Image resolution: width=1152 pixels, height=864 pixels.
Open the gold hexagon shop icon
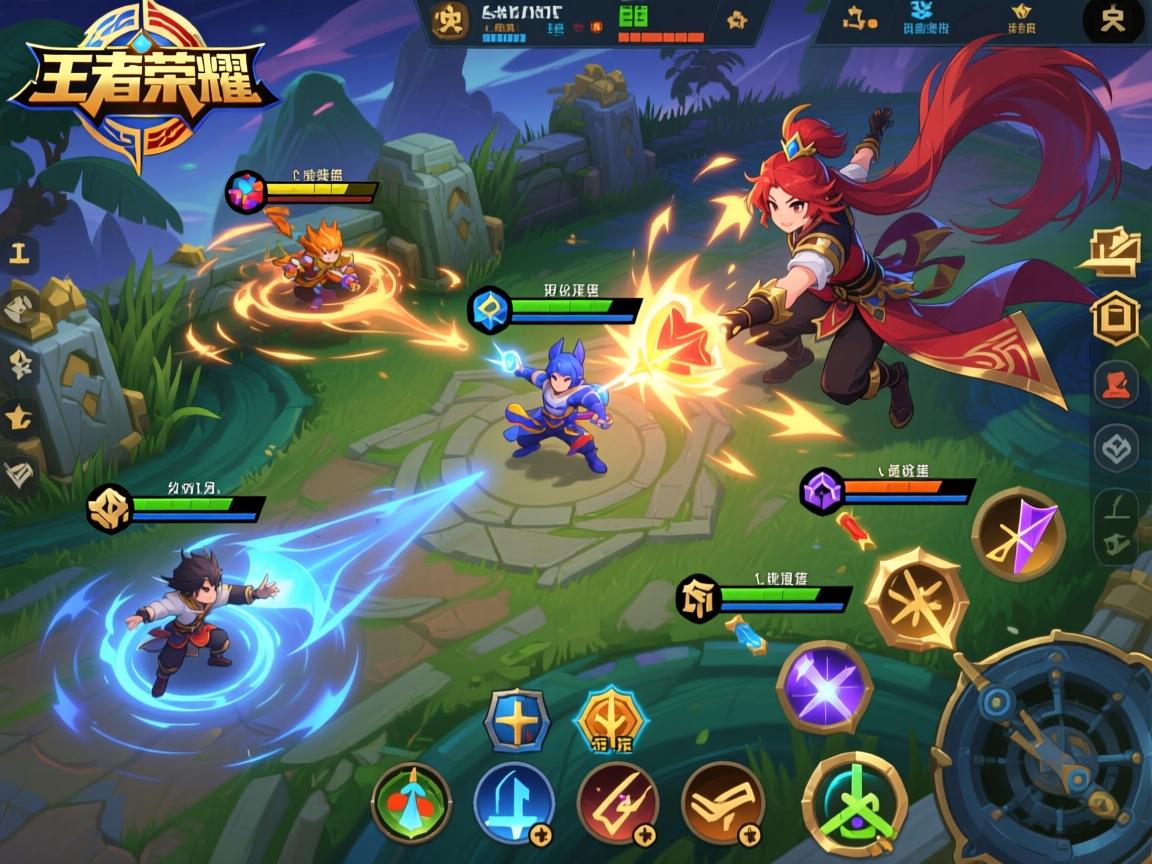click(1115, 319)
